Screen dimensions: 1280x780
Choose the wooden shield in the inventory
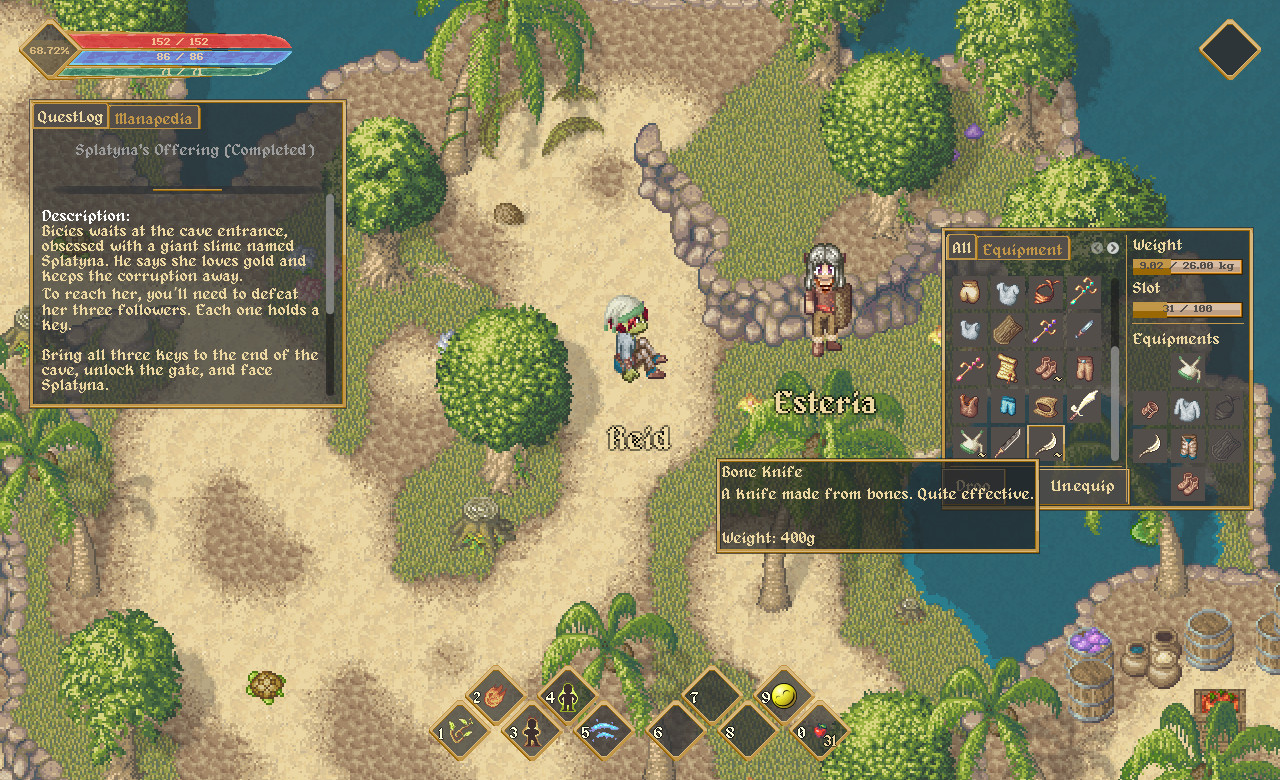click(x=1007, y=330)
